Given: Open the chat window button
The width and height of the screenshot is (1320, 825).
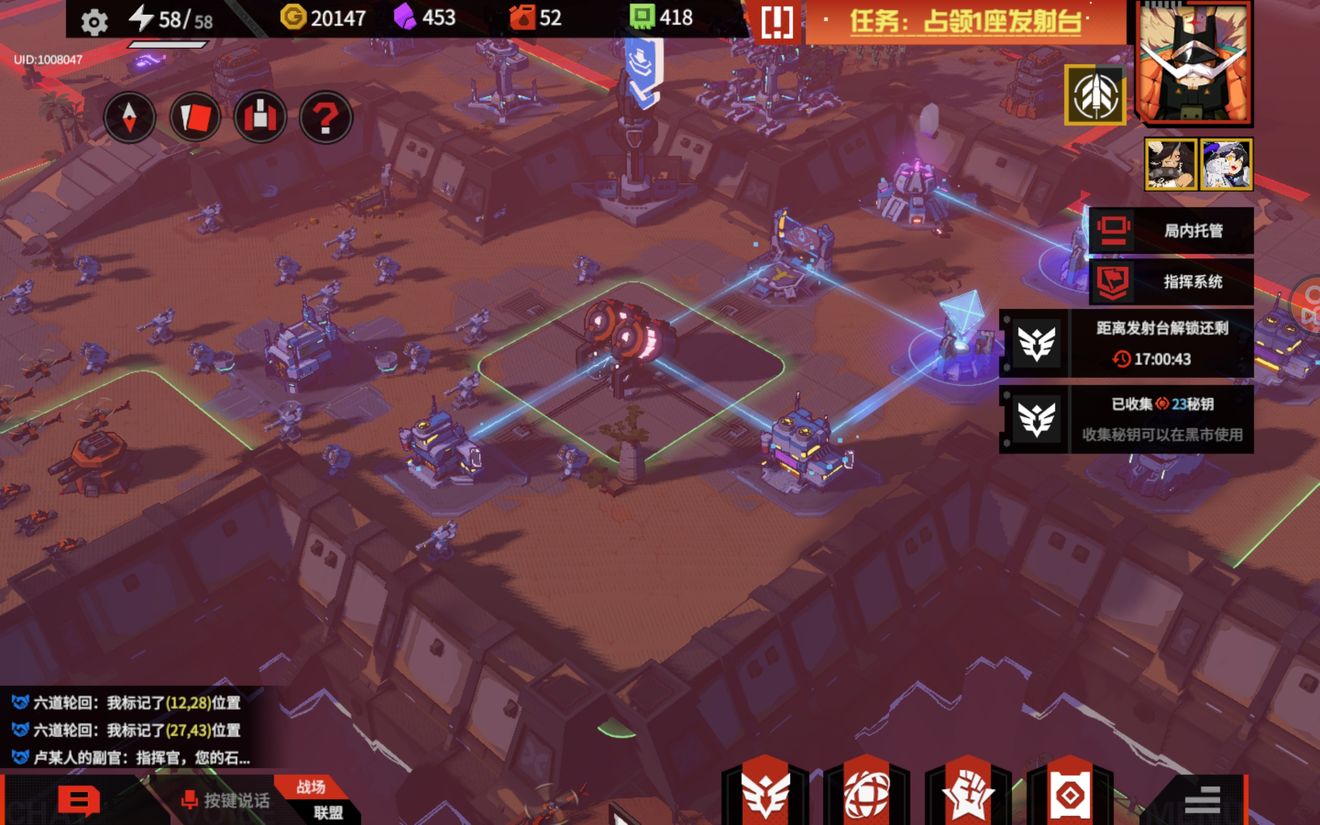Looking at the screenshot, I should (78, 801).
